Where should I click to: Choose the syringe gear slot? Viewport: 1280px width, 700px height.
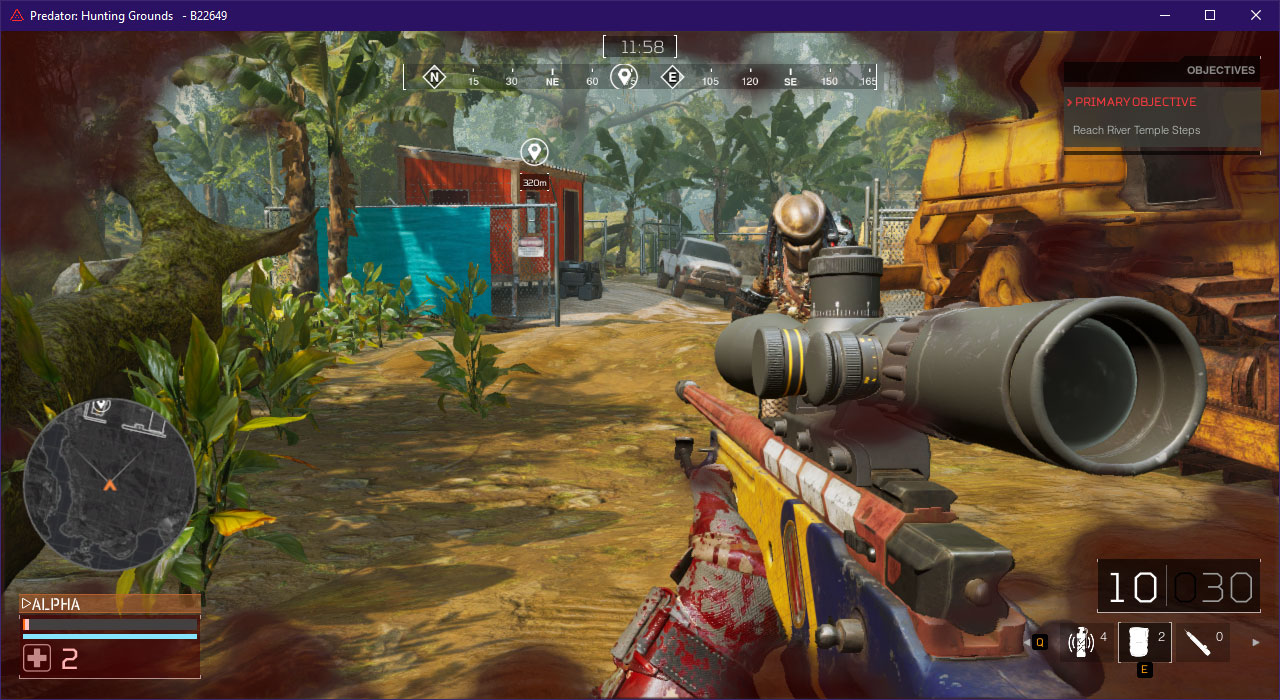click(x=1199, y=642)
